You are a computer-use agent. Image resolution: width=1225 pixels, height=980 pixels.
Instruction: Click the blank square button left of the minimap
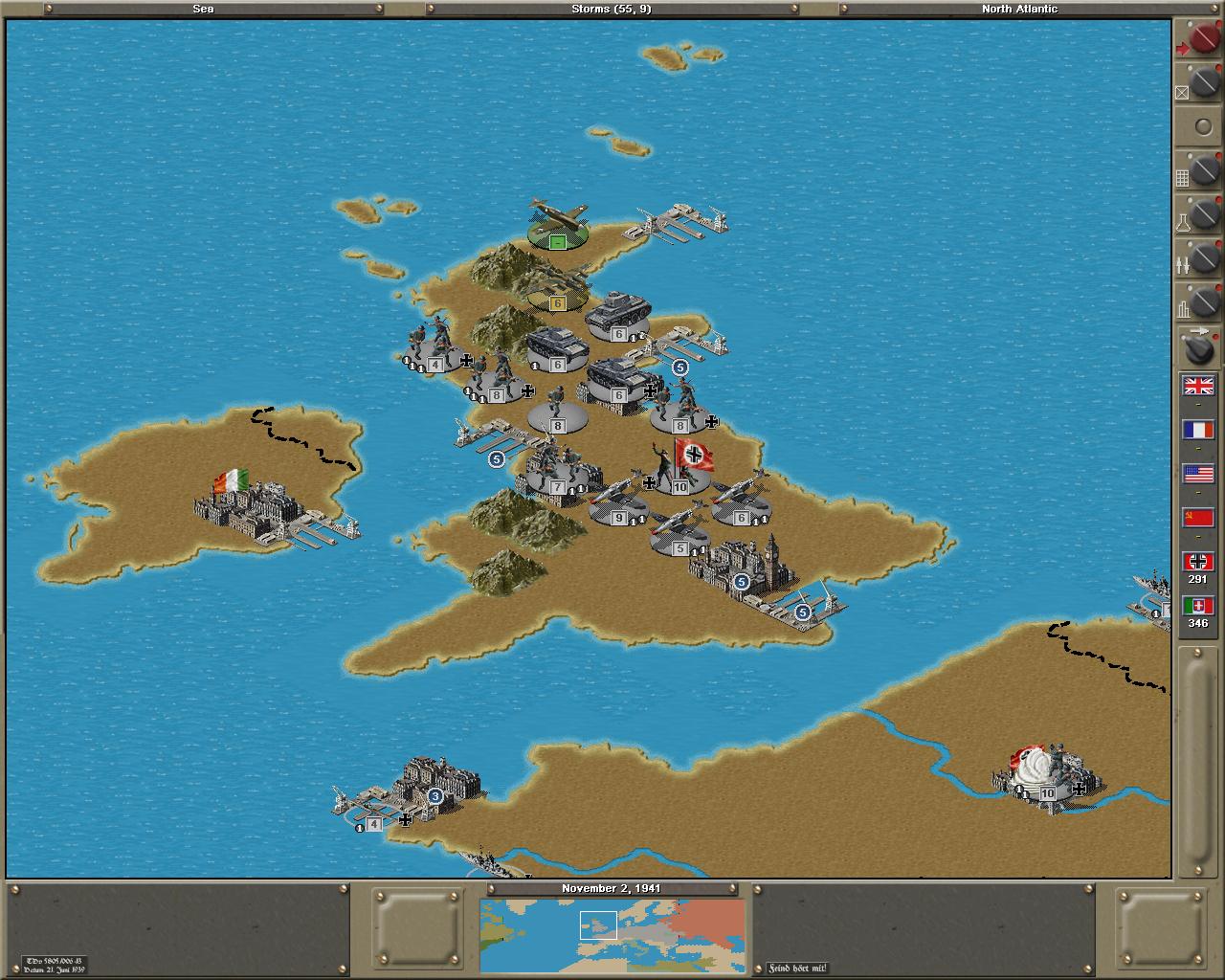417,930
